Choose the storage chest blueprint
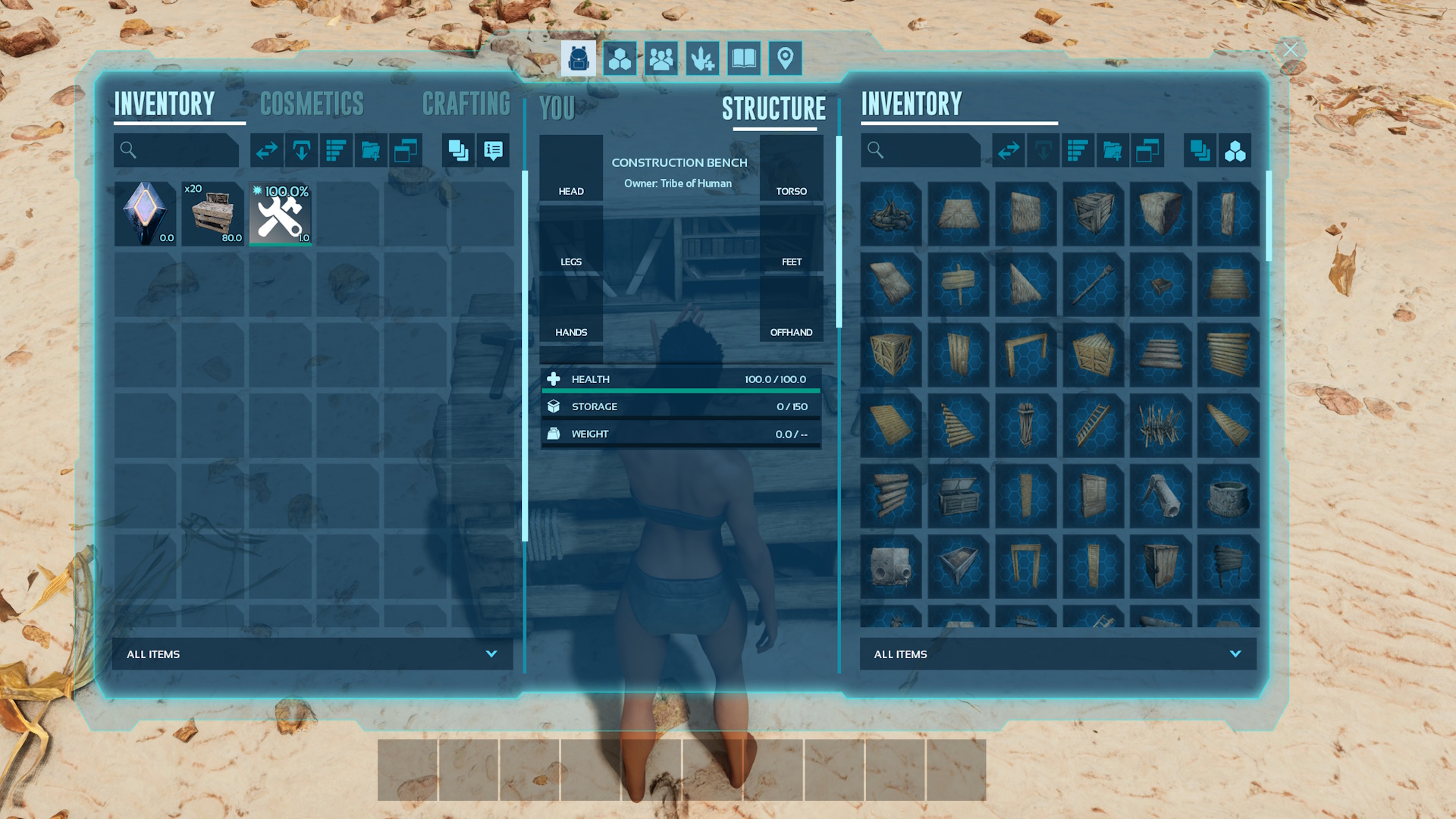 [x=959, y=496]
